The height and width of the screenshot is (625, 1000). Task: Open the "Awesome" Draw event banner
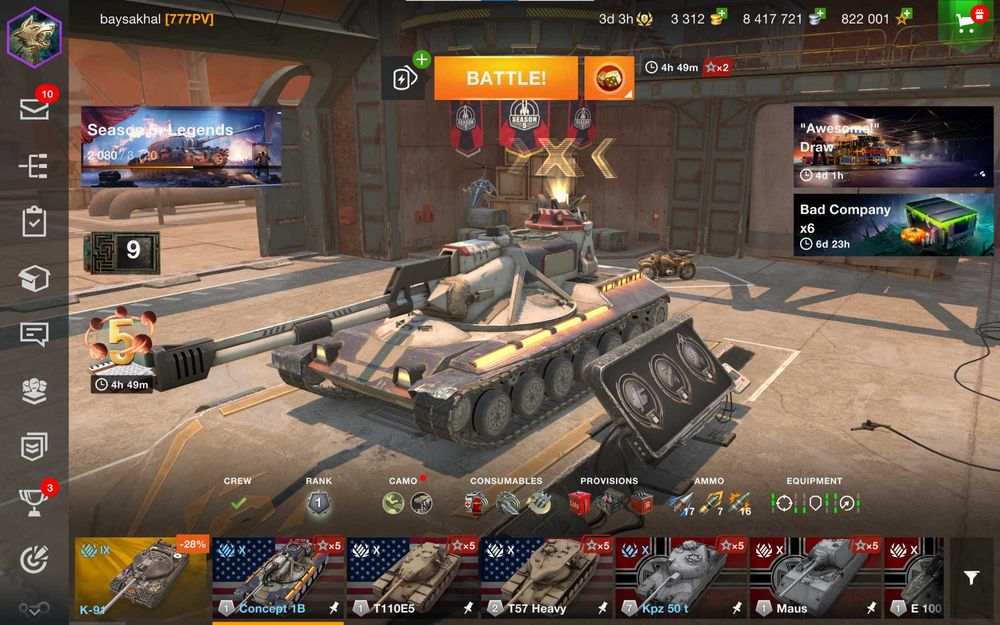pyautogui.click(x=893, y=147)
